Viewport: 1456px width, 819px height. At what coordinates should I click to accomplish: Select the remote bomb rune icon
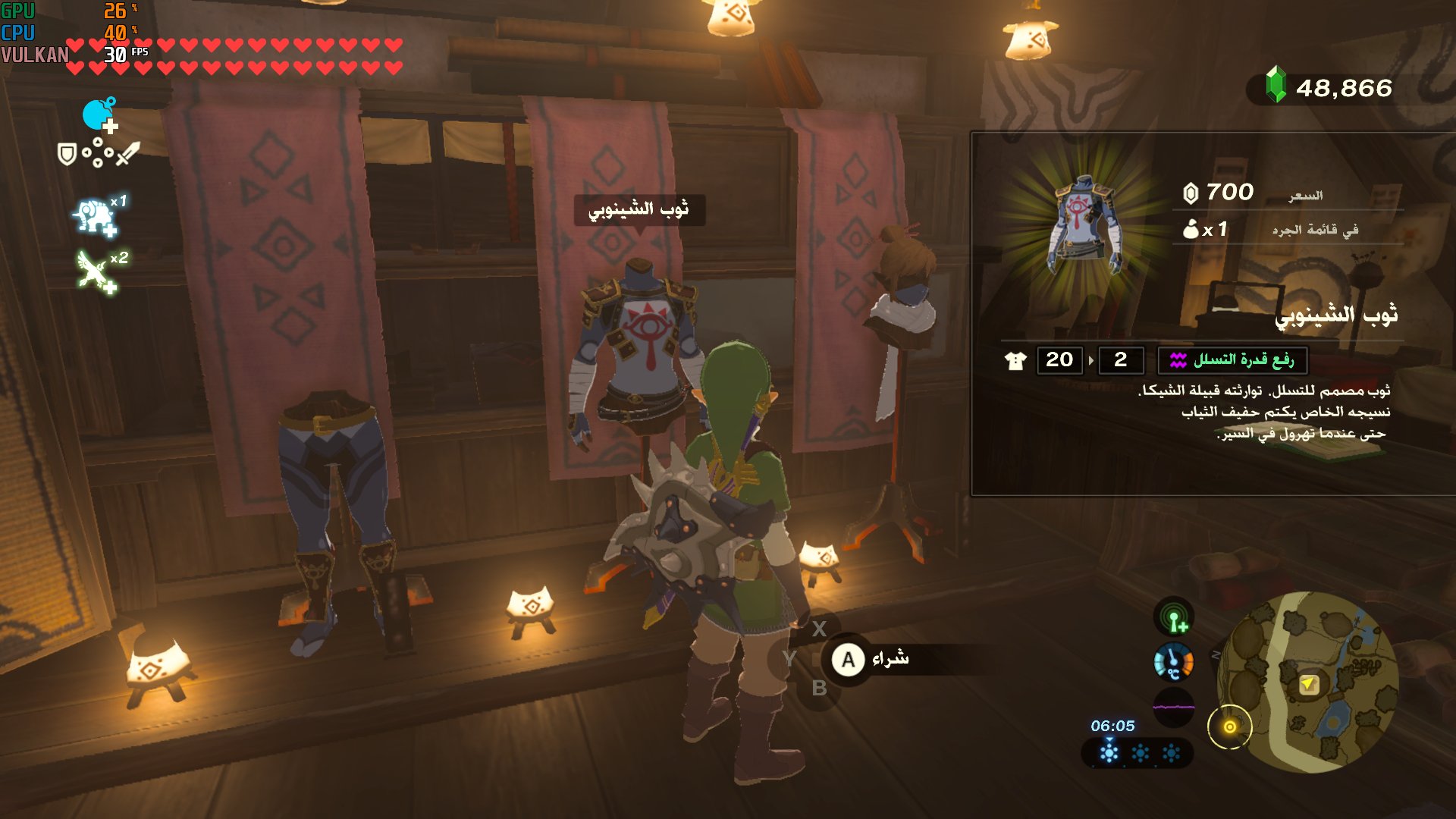pyautogui.click(x=99, y=115)
